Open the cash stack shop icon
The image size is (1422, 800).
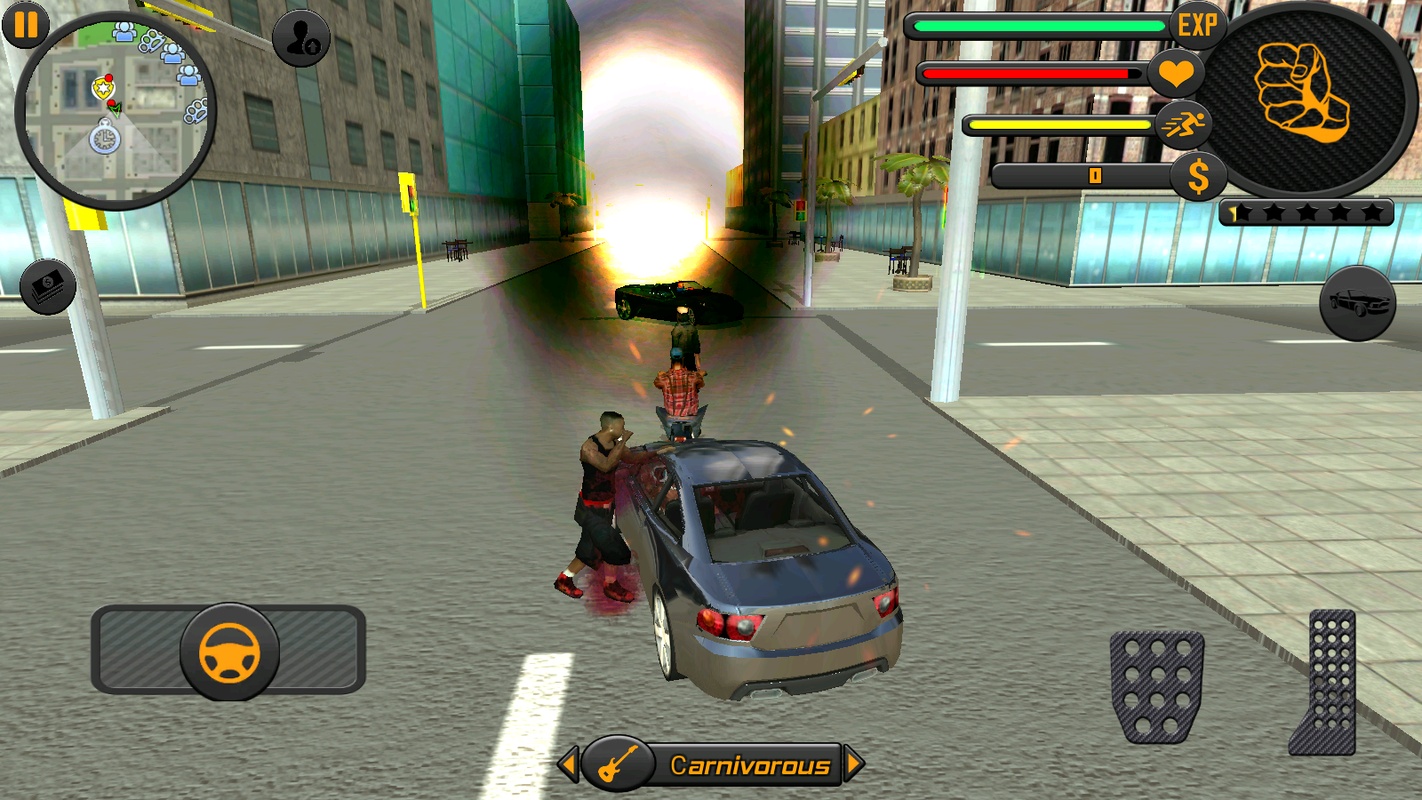[x=48, y=286]
